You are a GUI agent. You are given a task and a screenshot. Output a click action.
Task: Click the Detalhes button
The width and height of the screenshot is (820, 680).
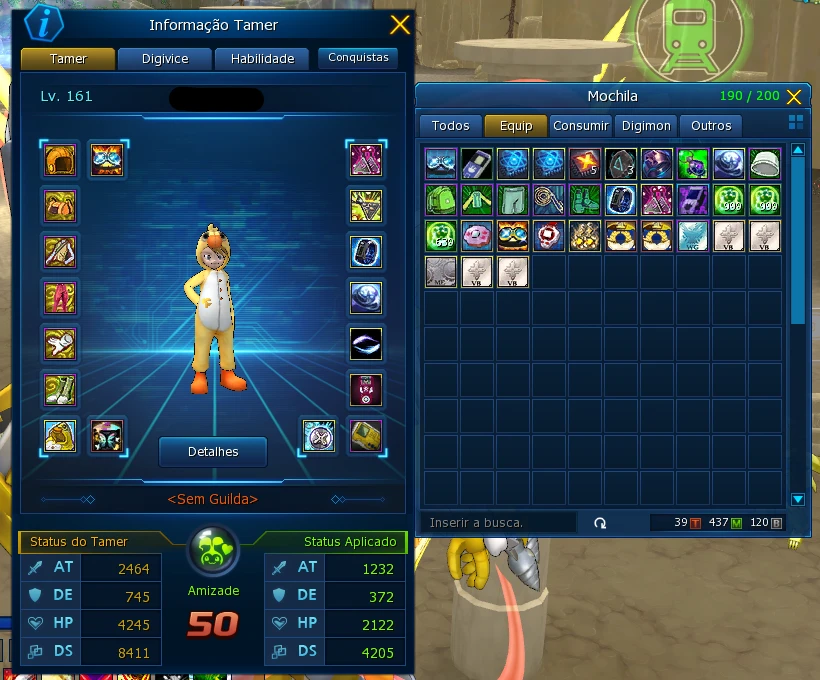213,452
